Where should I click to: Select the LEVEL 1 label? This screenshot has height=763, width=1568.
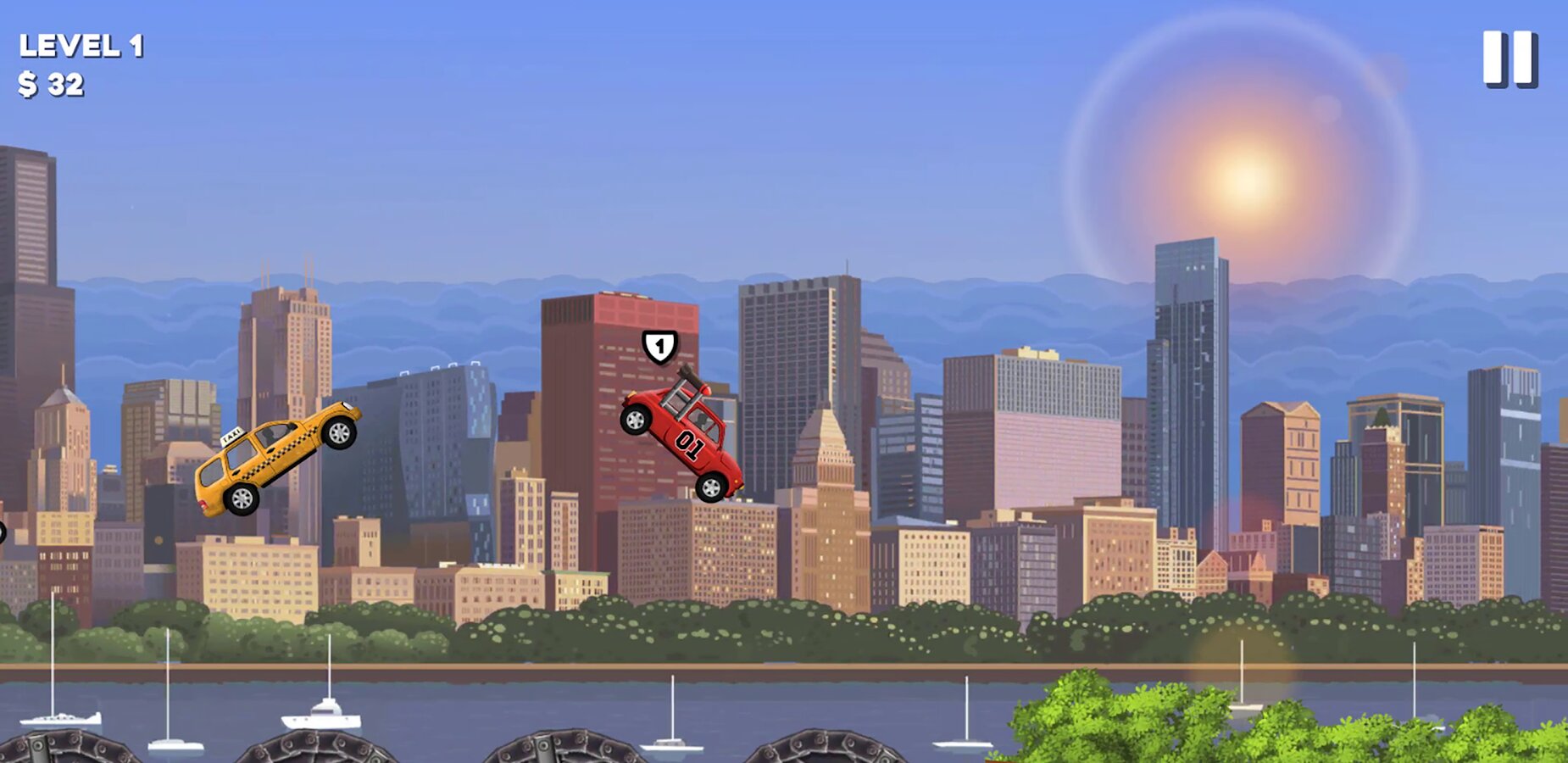tap(81, 47)
